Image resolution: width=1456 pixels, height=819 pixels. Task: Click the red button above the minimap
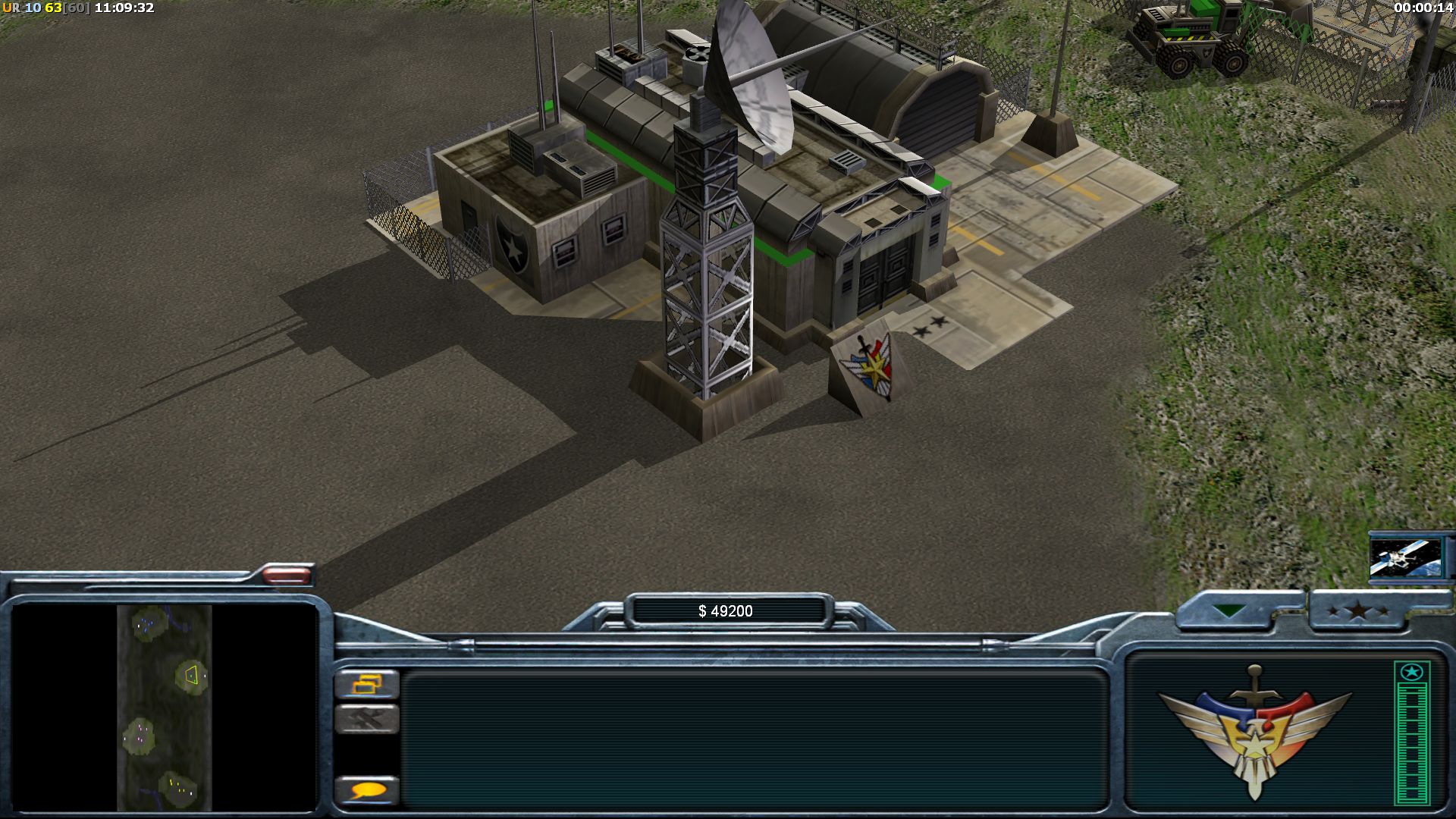[287, 576]
